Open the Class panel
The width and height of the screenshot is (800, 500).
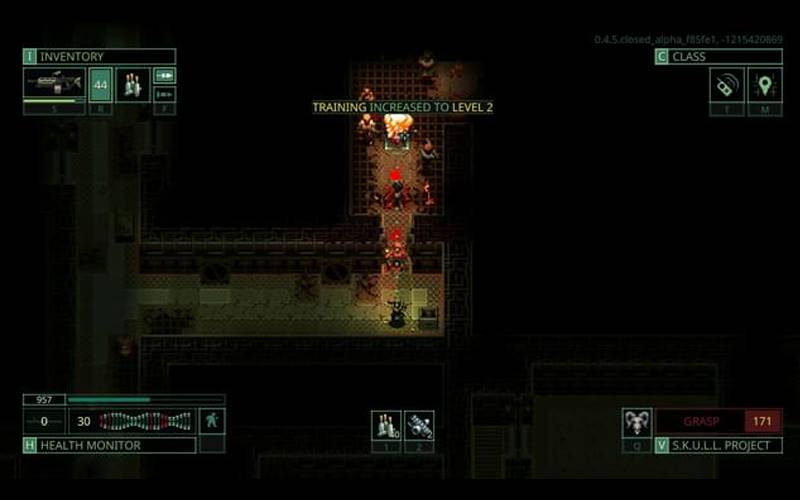pos(718,57)
